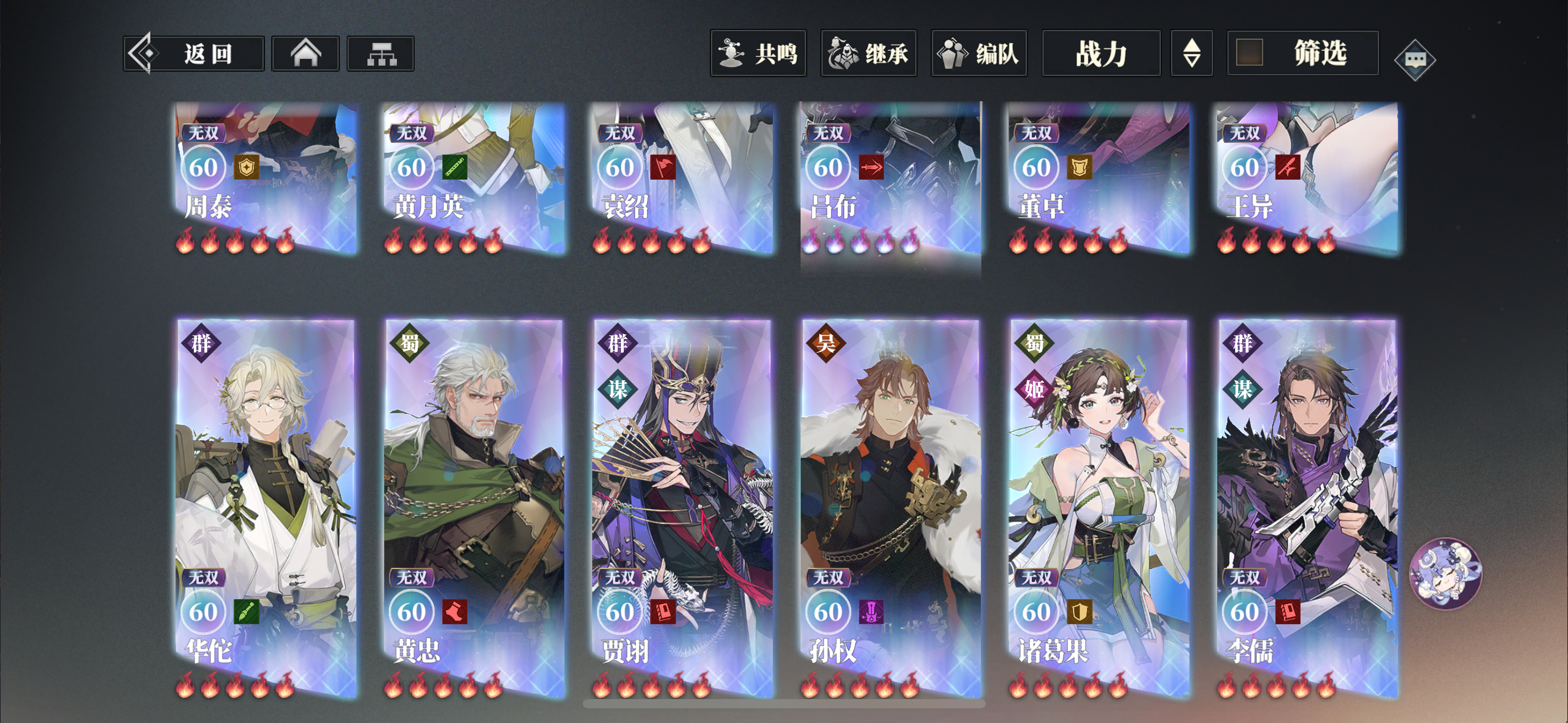Open the 战力 sorting dropdown
This screenshot has width=1568, height=723.
(x=1101, y=54)
